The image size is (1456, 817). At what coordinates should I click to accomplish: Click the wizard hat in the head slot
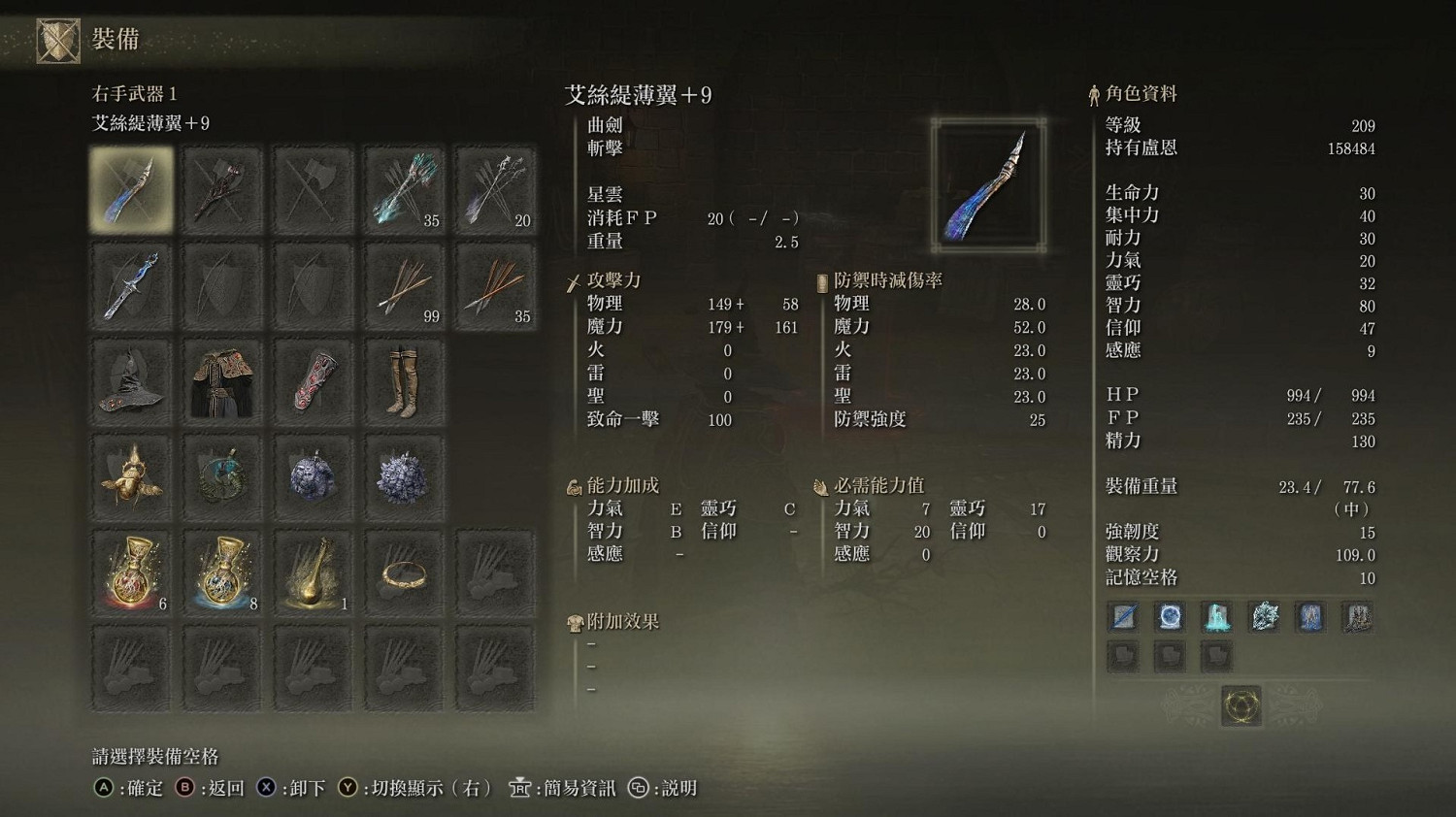pyautogui.click(x=131, y=379)
